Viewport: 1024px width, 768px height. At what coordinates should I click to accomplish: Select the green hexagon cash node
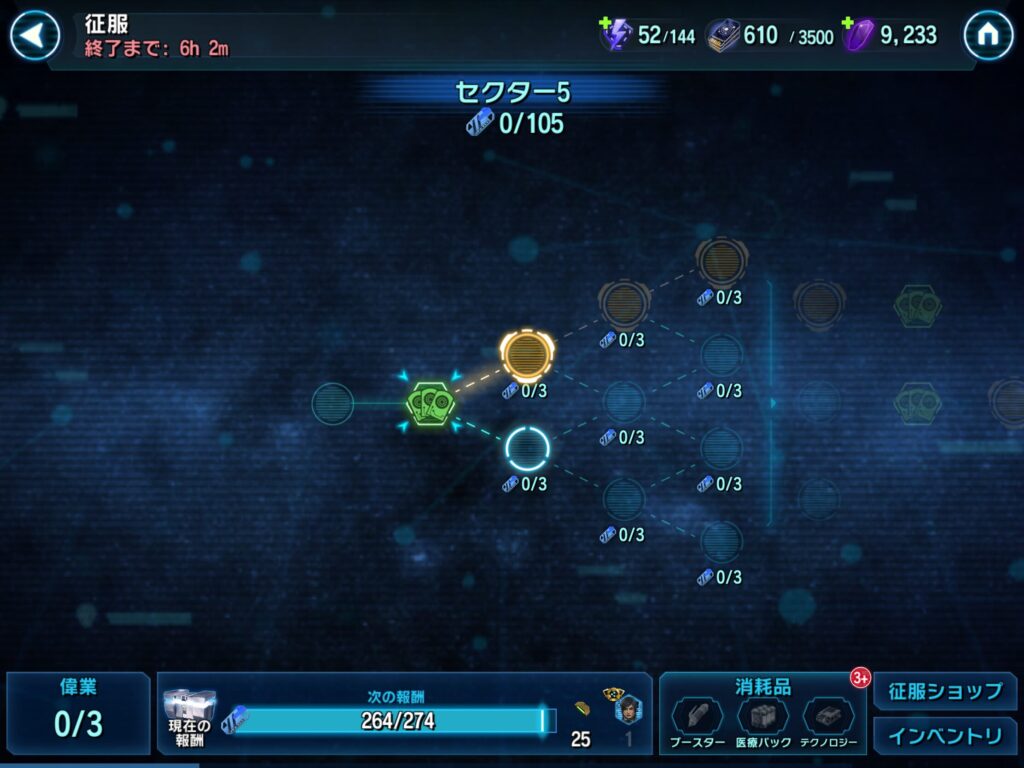431,403
